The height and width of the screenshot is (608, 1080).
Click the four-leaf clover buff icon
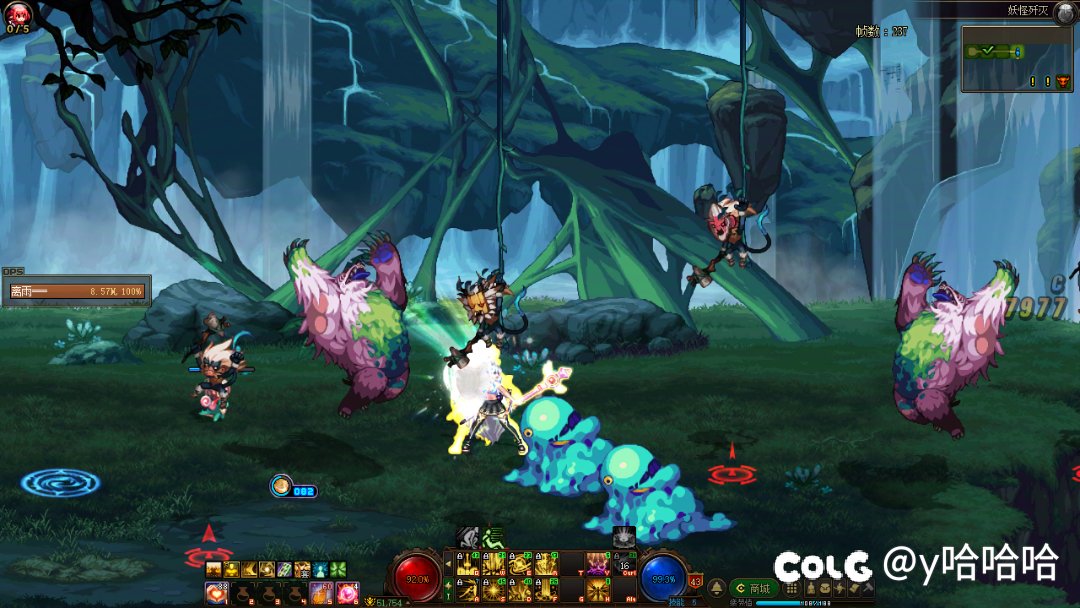point(337,569)
